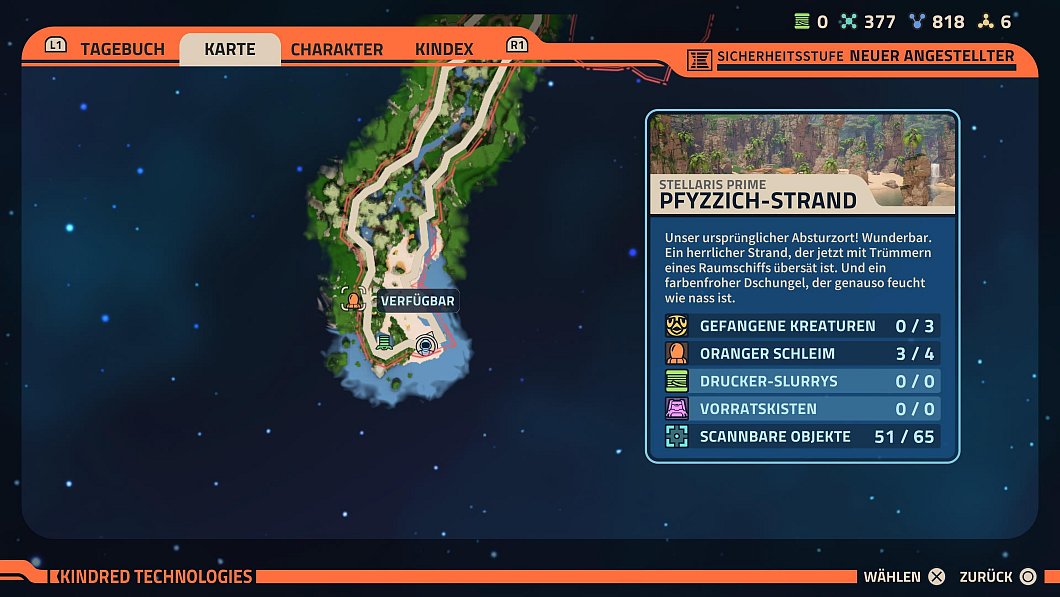
Task: Switch to the Tagebuch tab
Action: [x=122, y=49]
